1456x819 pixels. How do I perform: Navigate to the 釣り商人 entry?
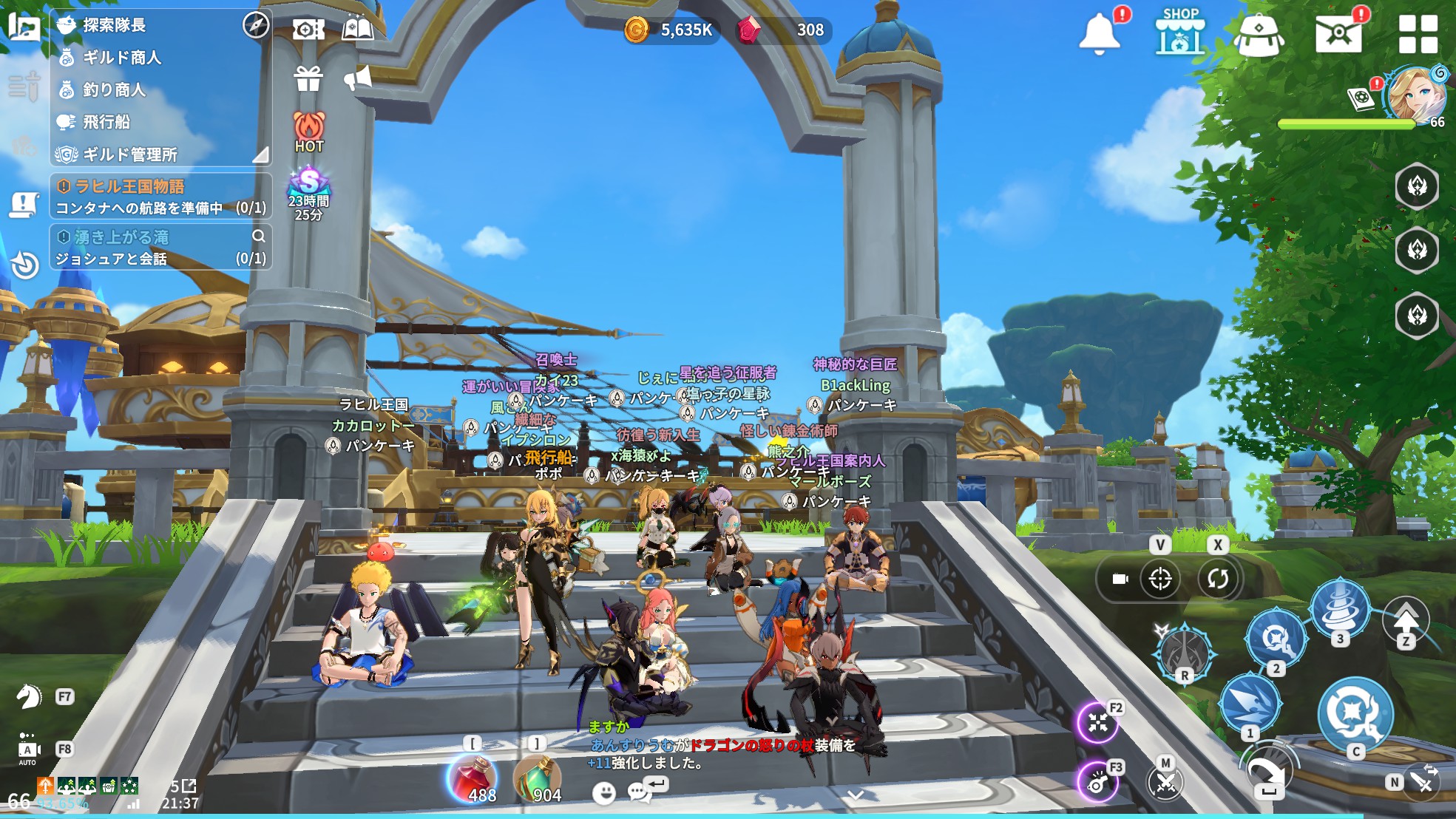(x=114, y=90)
